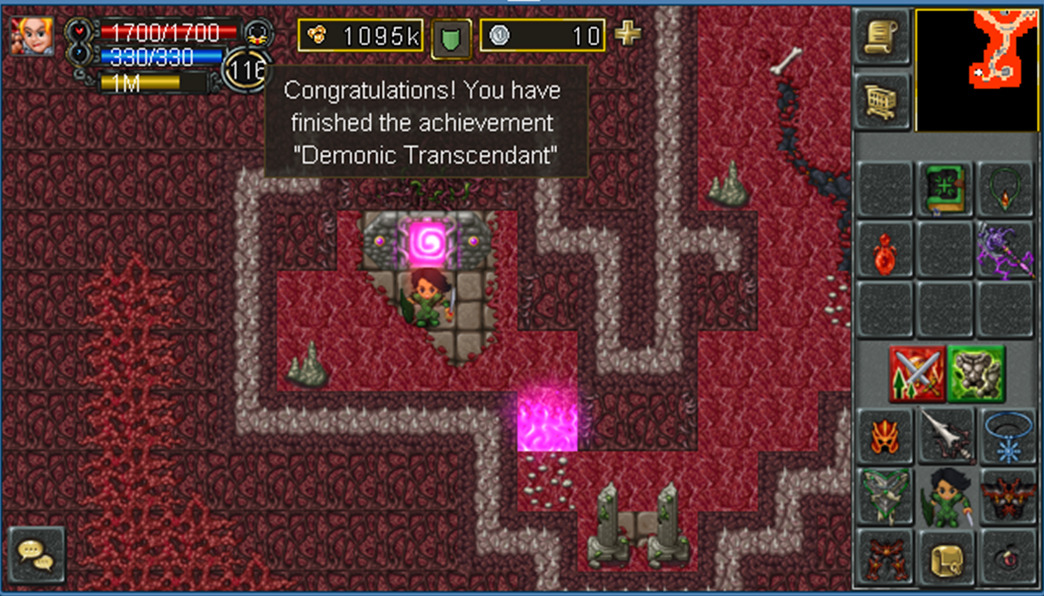1044x596 pixels.
Task: Open the character portrait menu
Action: (32, 36)
